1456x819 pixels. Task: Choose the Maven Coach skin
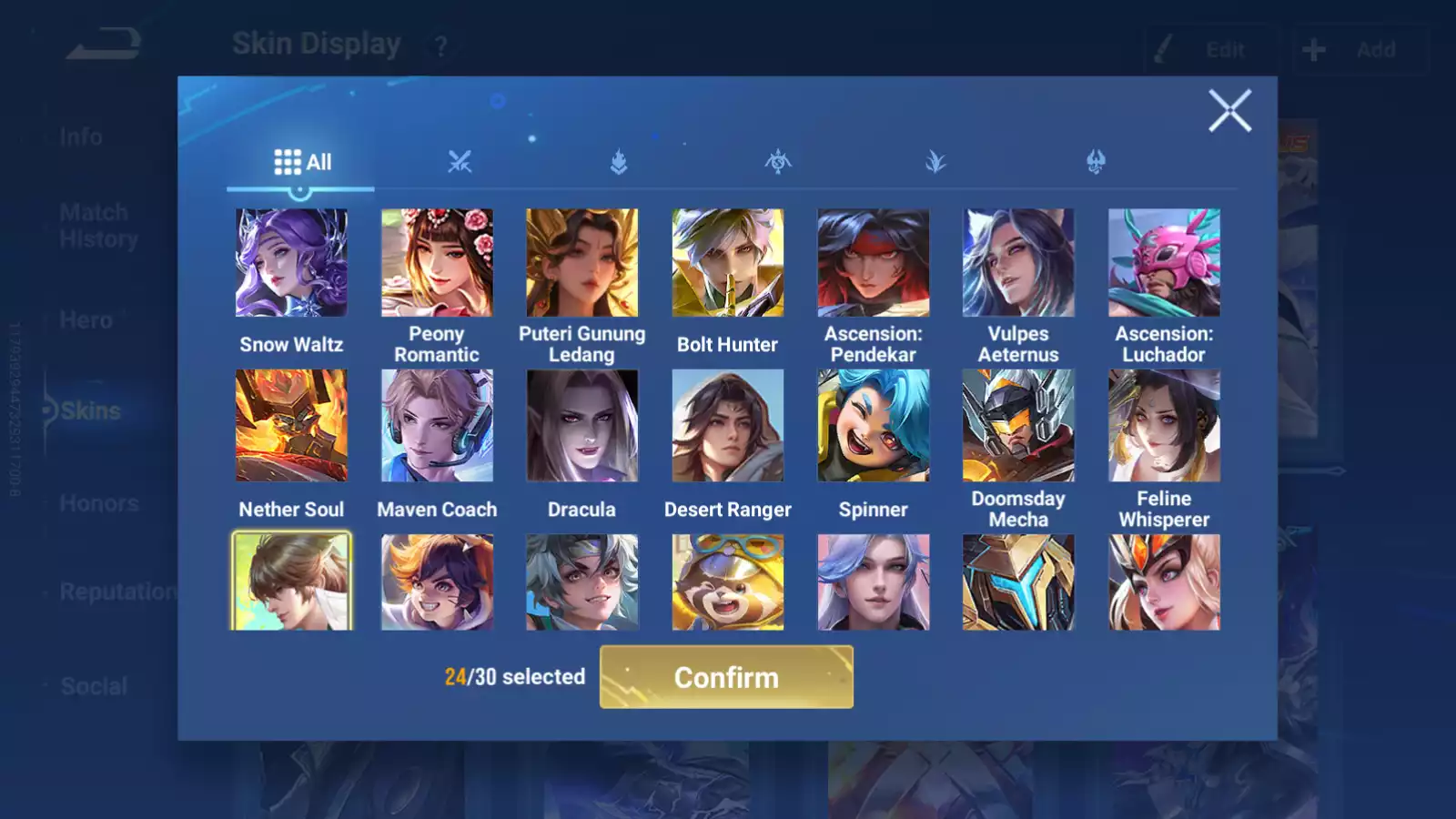(437, 425)
